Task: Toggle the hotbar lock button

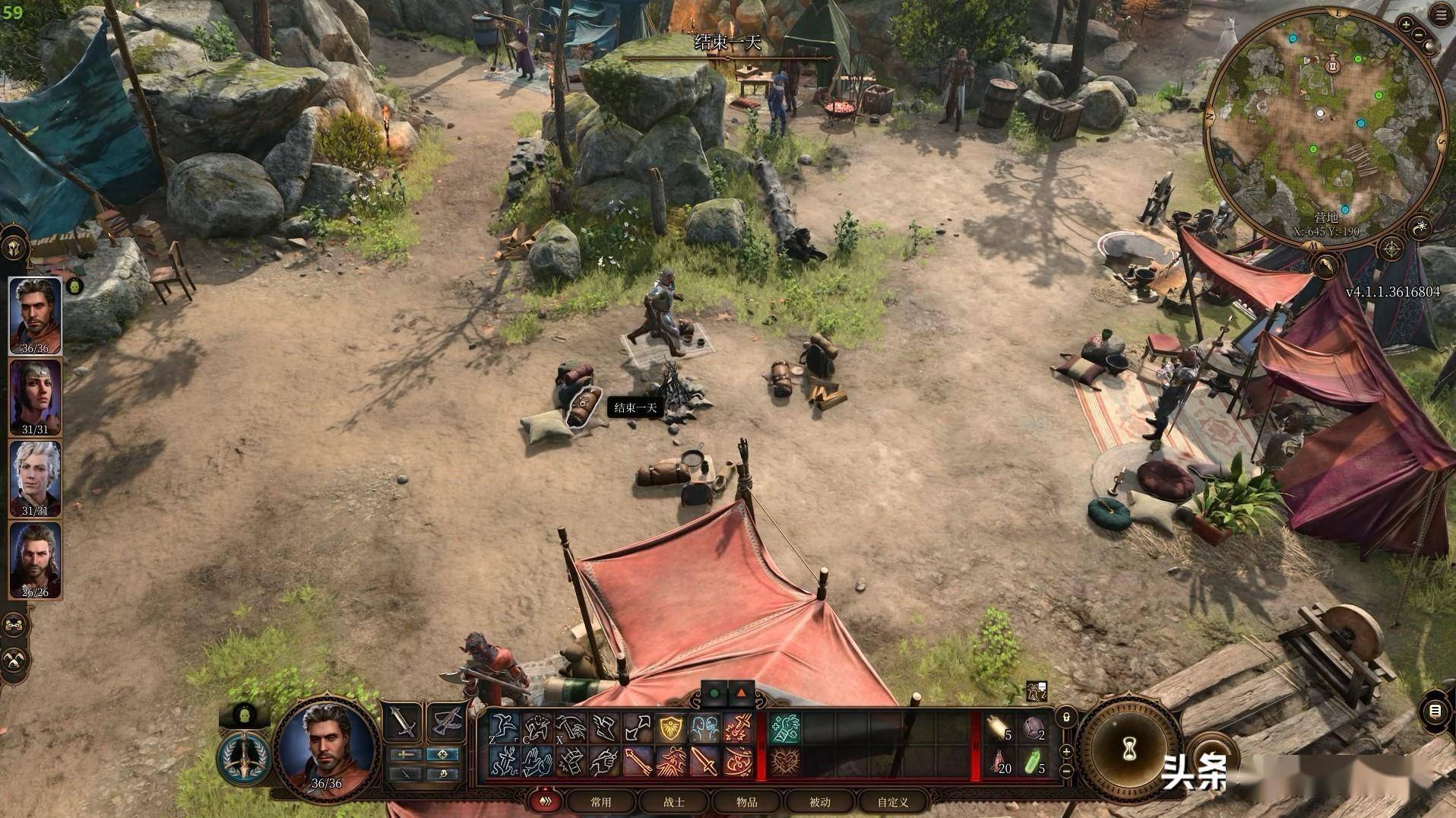Action: [x=1066, y=717]
